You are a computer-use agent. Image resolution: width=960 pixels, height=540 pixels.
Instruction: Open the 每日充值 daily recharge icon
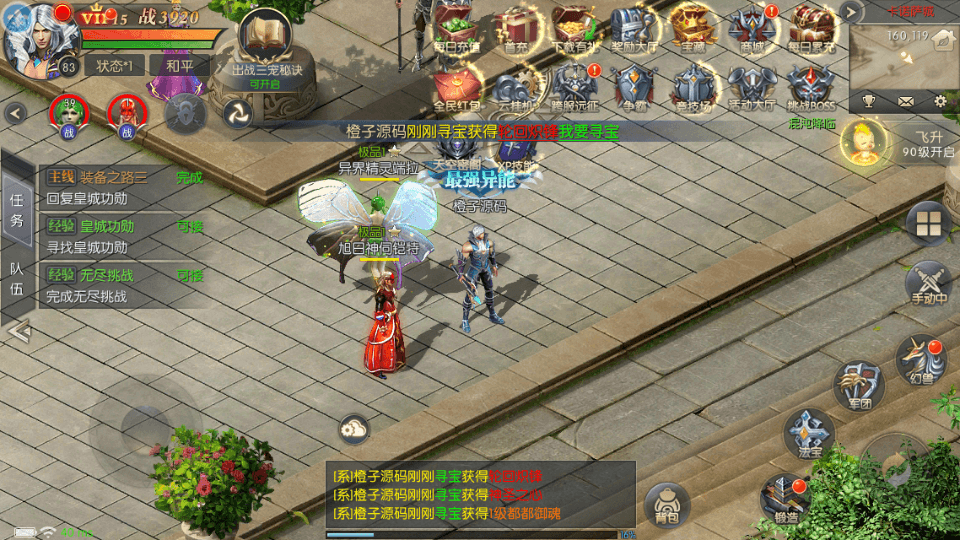[x=457, y=29]
